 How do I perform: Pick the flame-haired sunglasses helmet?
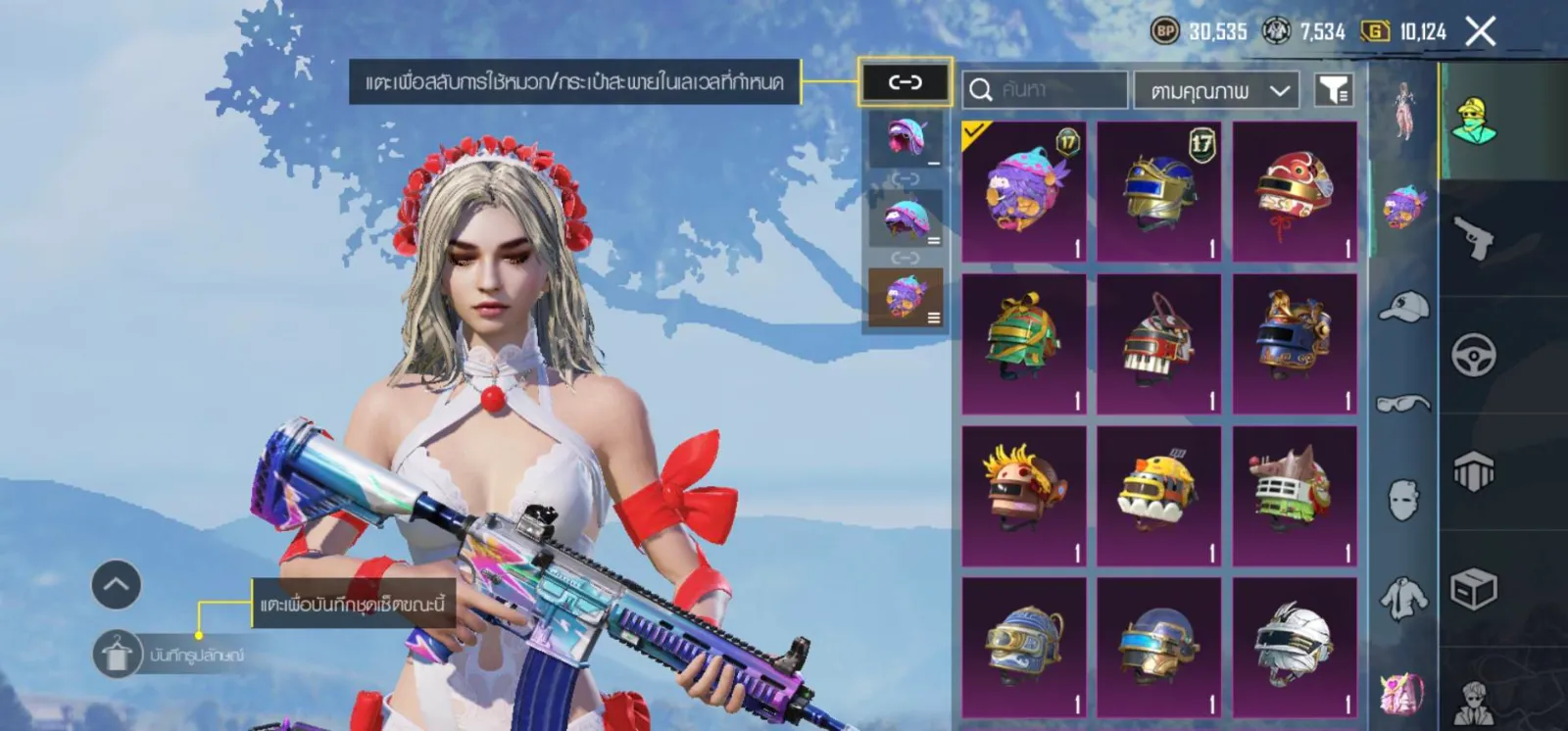click(1024, 495)
